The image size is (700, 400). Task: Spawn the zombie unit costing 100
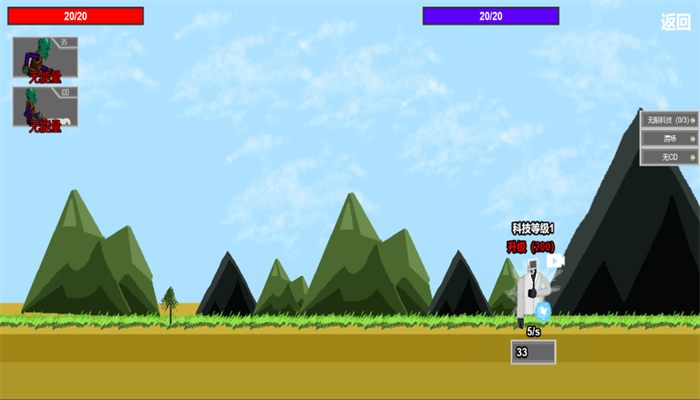45,107
